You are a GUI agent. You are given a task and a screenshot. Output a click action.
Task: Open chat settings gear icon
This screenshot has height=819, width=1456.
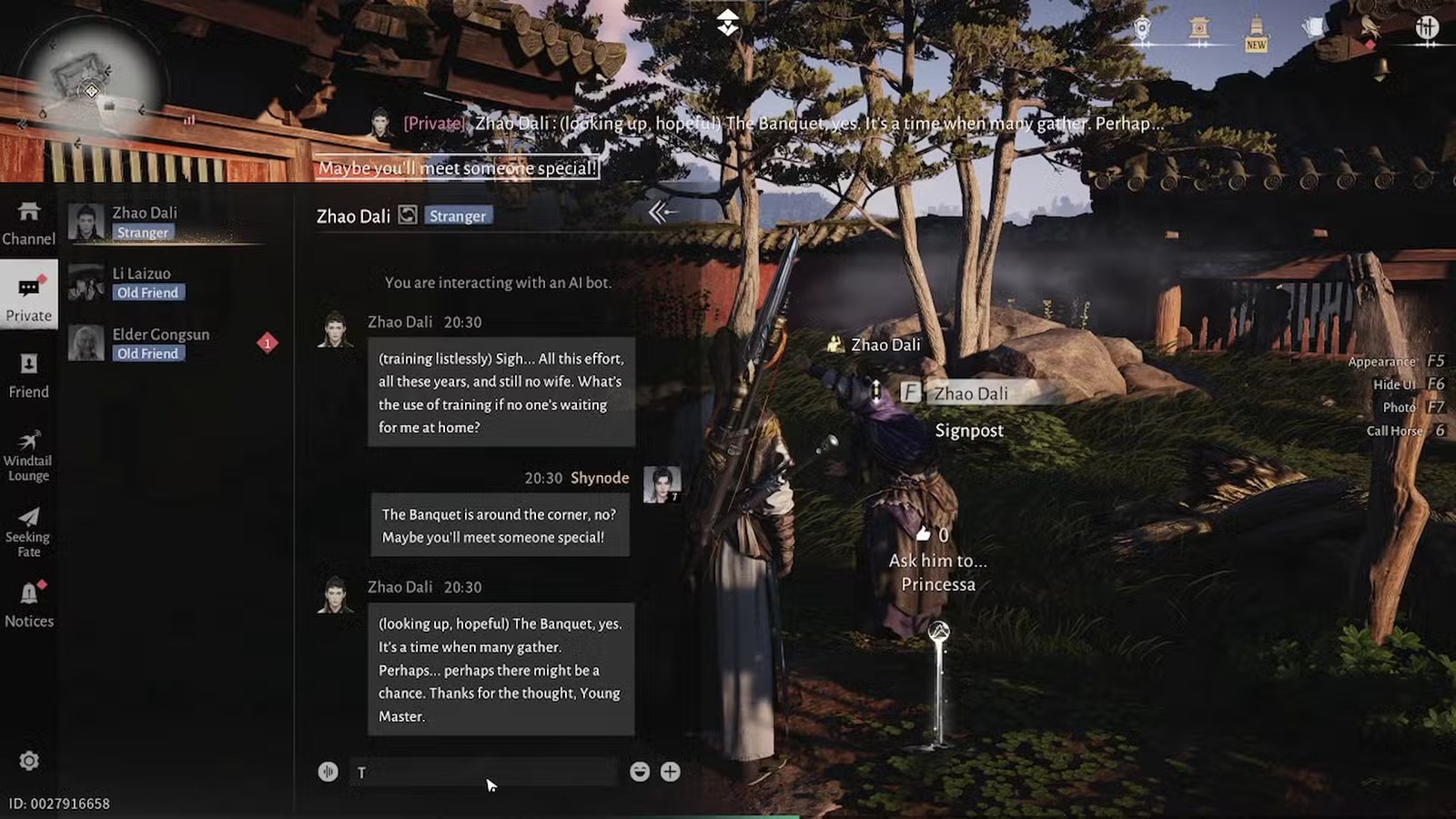pyautogui.click(x=29, y=761)
